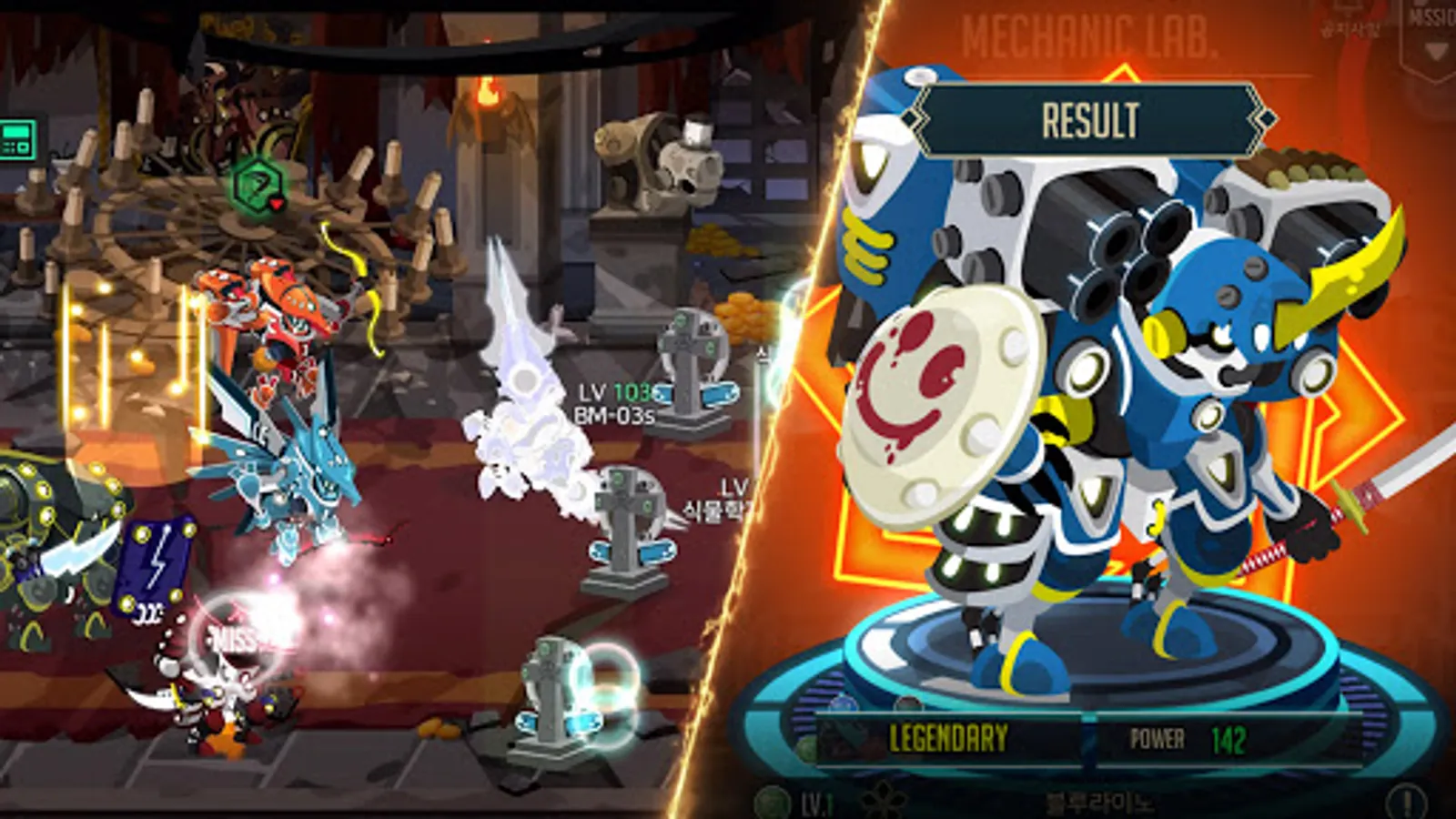Open the notice board icon with Korean label
This screenshot has height=819, width=1456.
[x=1350, y=20]
